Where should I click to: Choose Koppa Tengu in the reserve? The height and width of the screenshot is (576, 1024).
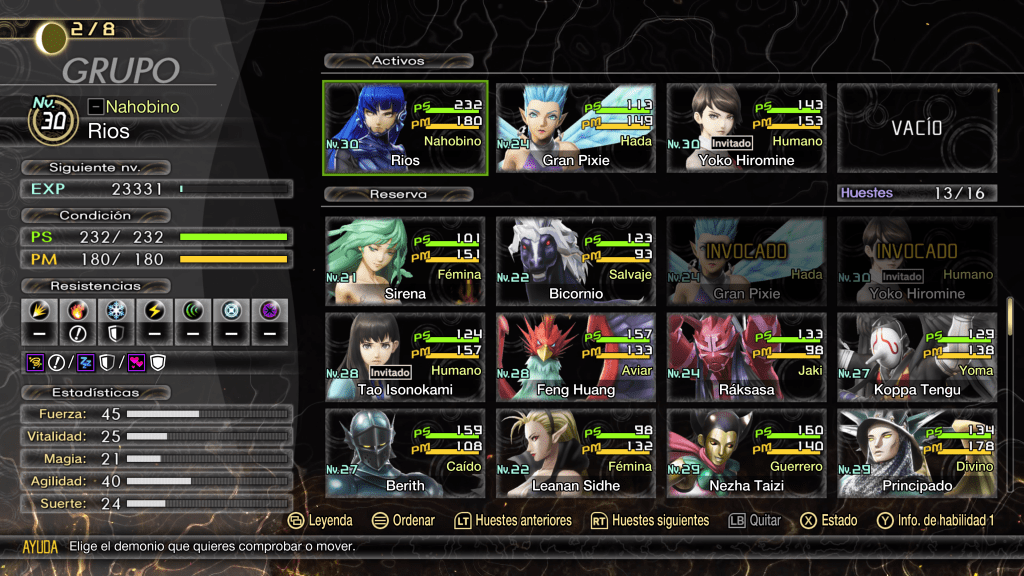coord(916,356)
